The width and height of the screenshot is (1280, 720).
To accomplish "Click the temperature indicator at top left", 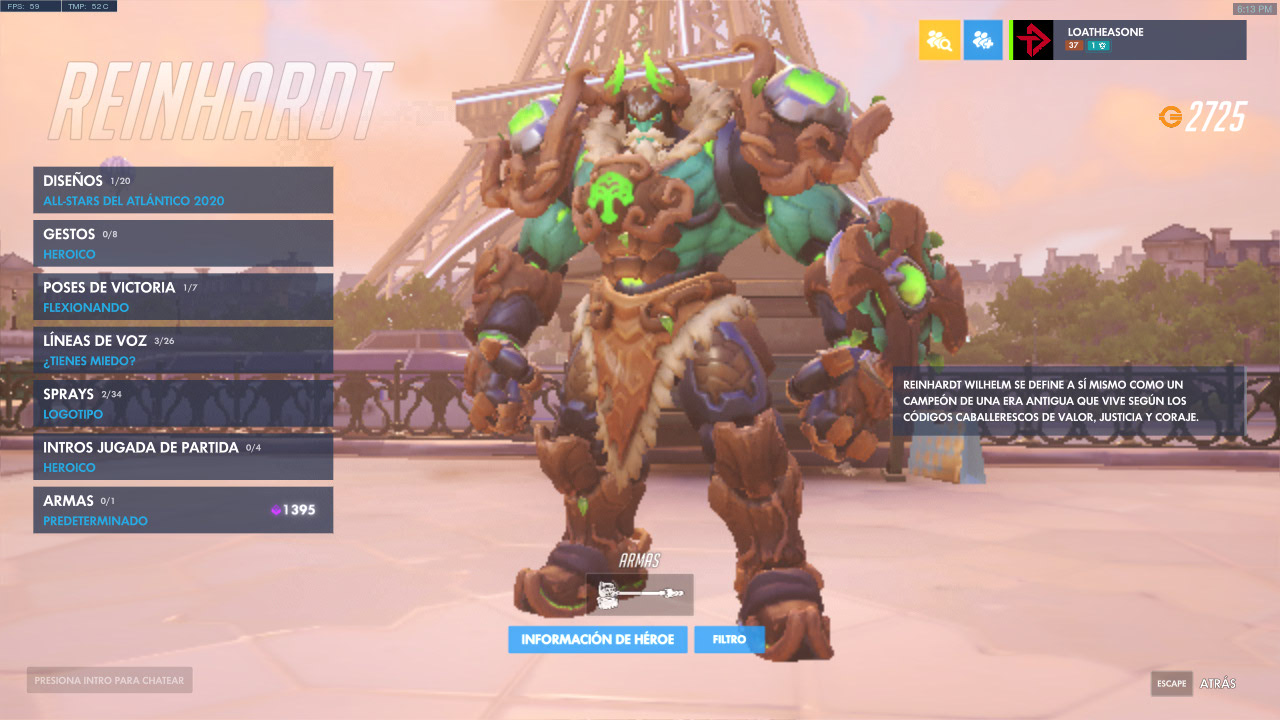I will (x=88, y=5).
